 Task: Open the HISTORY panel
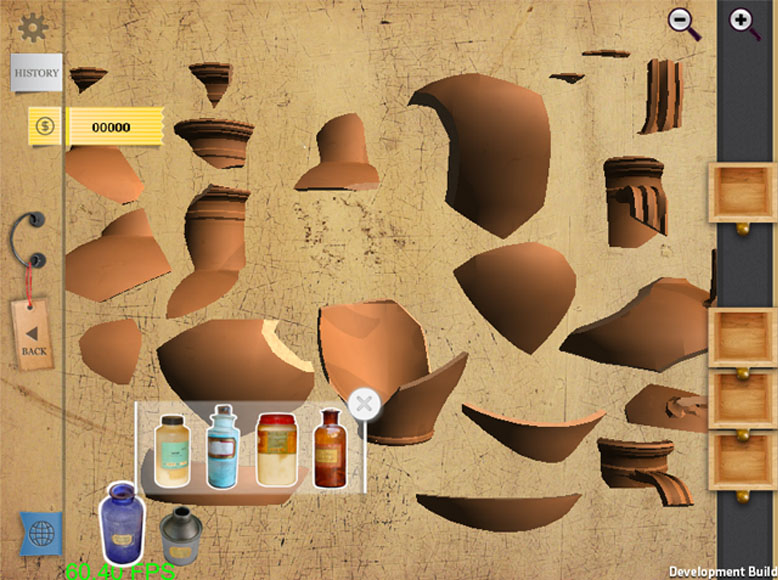(x=36, y=73)
